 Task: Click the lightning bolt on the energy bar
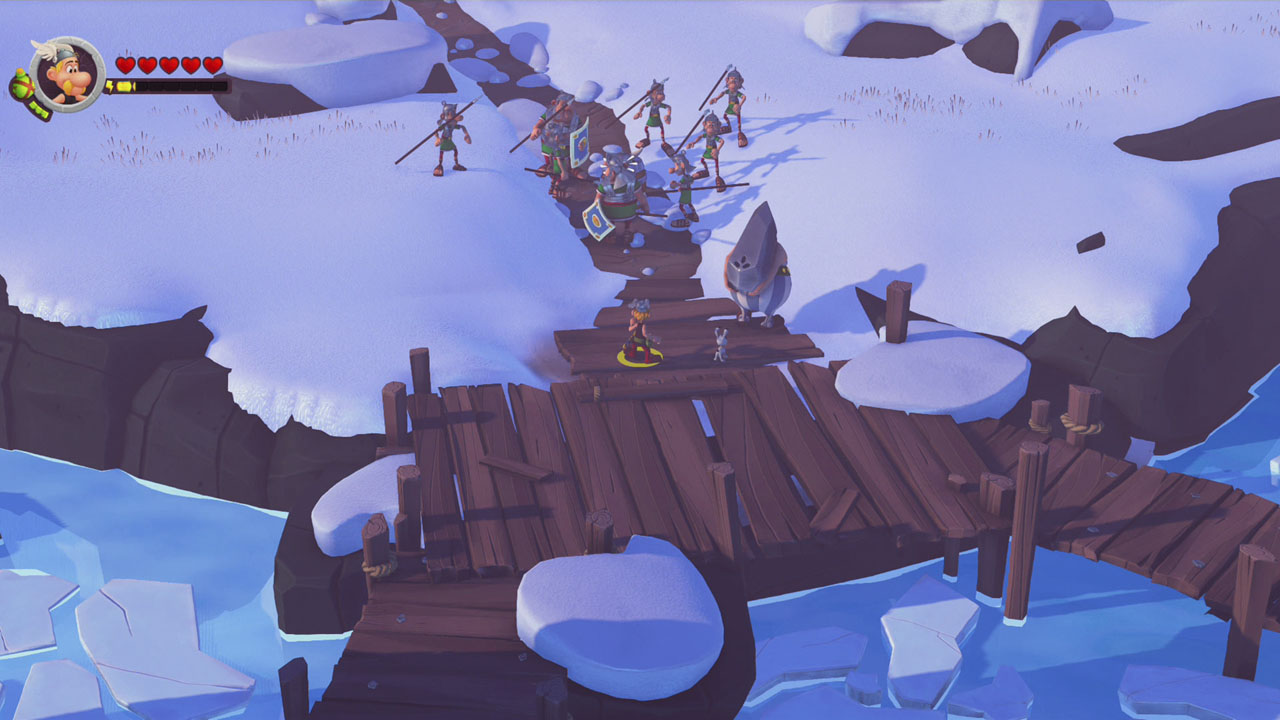(x=110, y=85)
